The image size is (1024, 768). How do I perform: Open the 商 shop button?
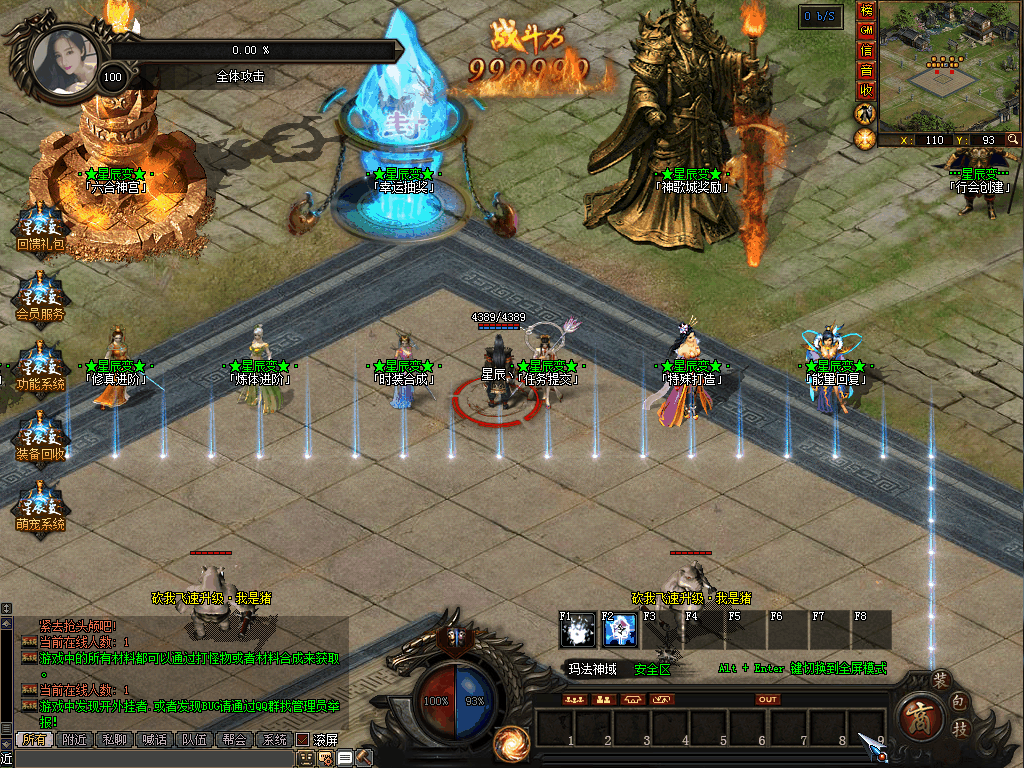point(916,716)
